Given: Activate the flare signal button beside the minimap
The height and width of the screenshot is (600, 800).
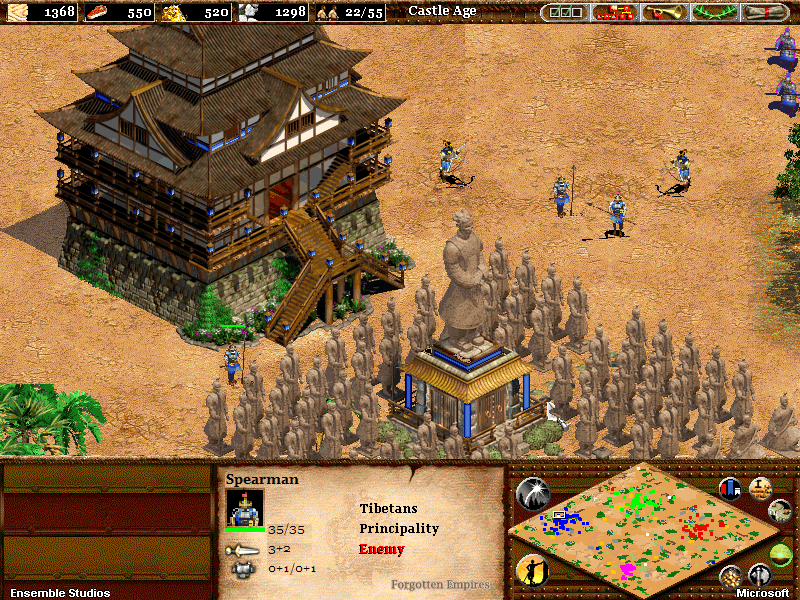Looking at the screenshot, I should click(532, 494).
